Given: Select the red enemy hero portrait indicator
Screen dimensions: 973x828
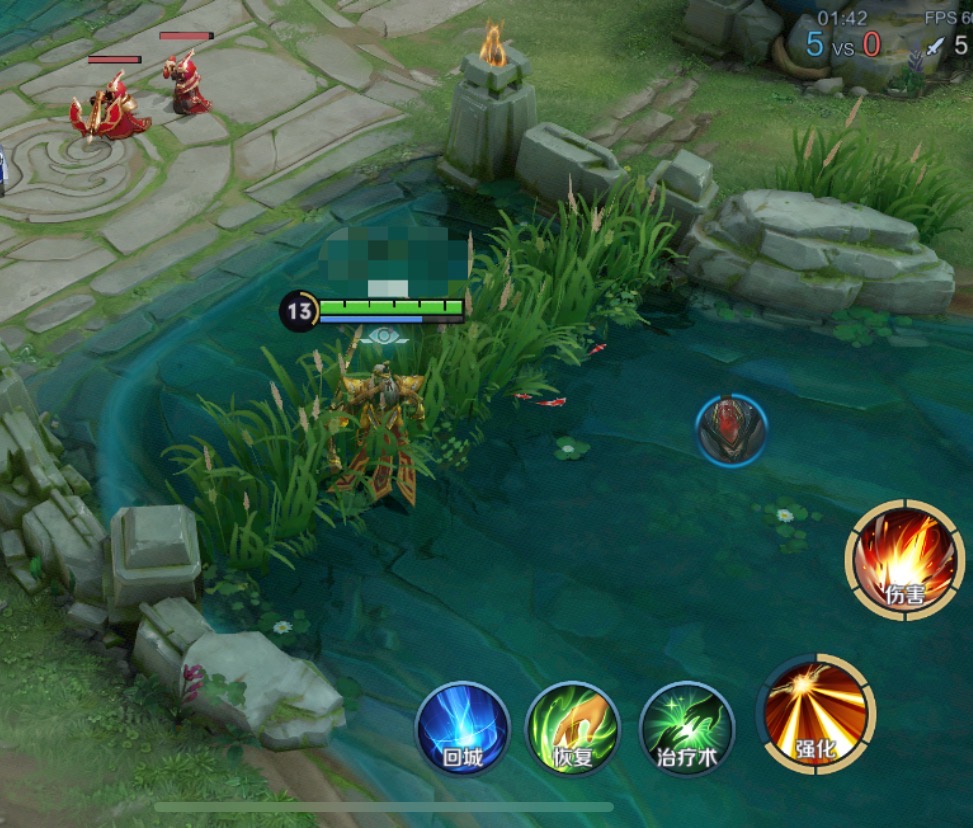Looking at the screenshot, I should click(x=731, y=430).
